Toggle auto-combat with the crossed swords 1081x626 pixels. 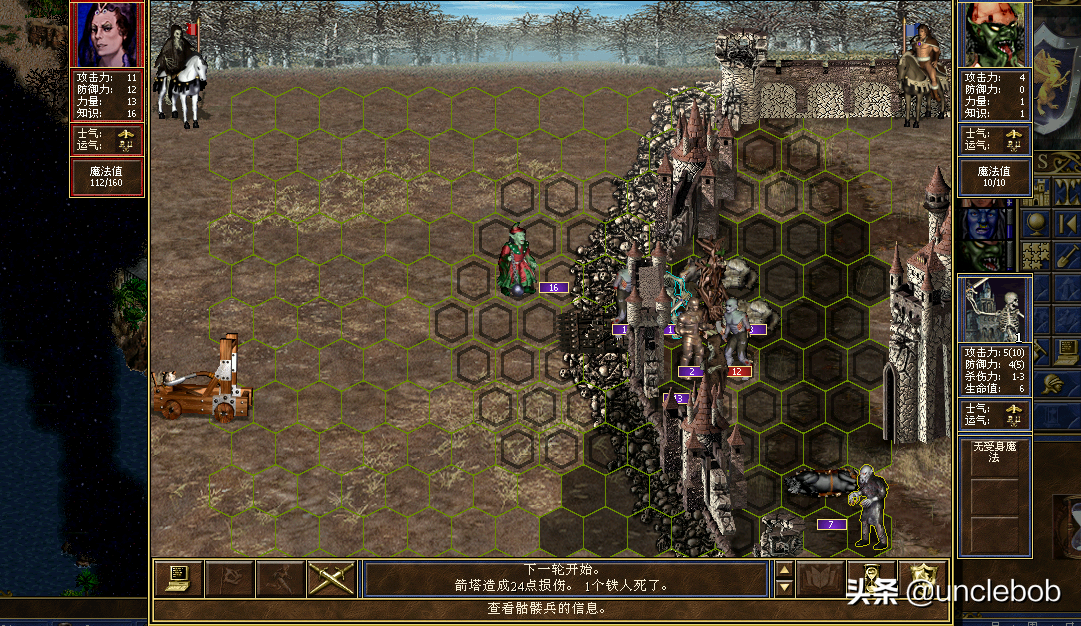332,579
